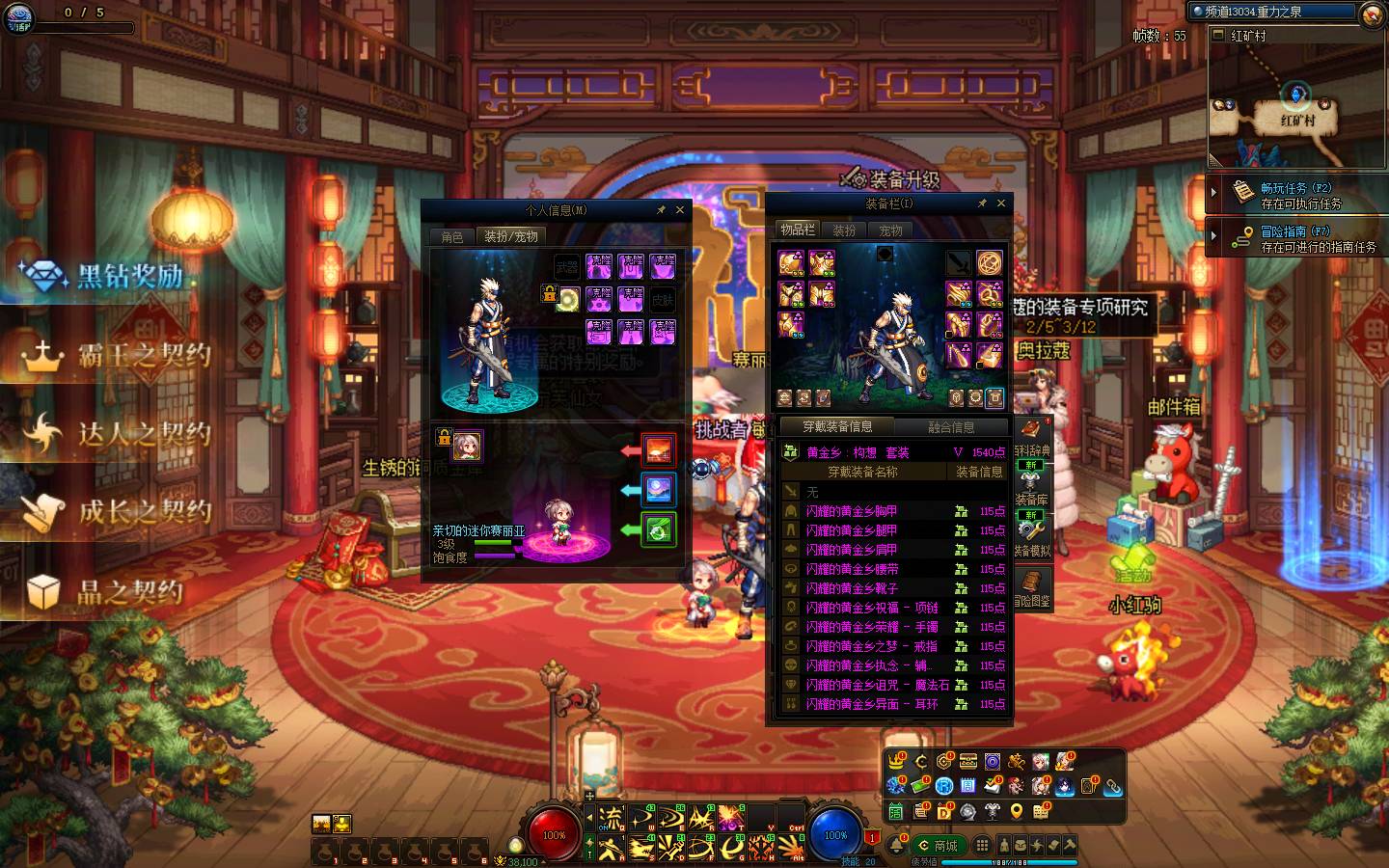The height and width of the screenshot is (868, 1389).
Task: Switch to the 融合信息 tab
Action: click(951, 426)
